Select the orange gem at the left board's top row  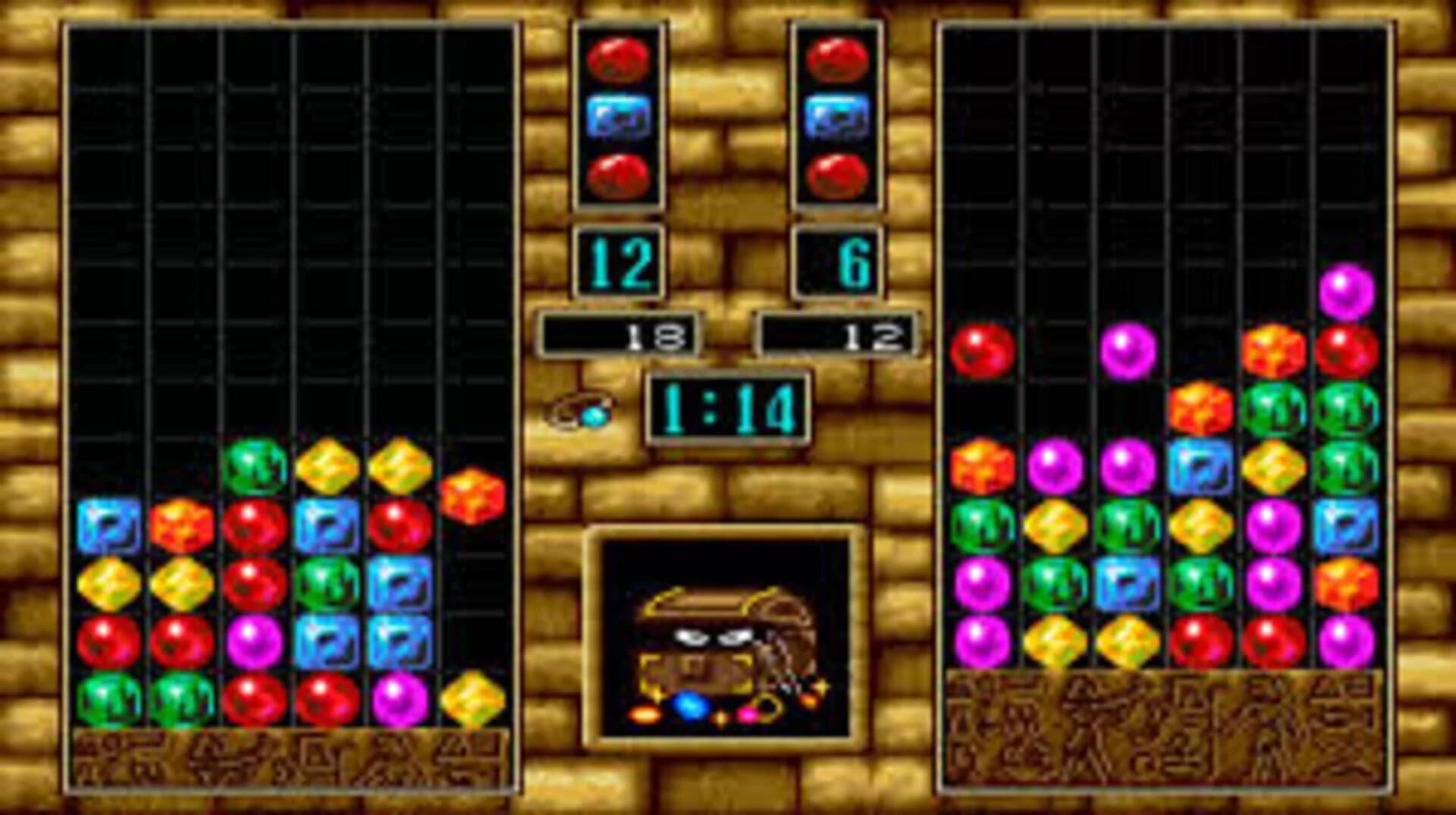coord(471,491)
